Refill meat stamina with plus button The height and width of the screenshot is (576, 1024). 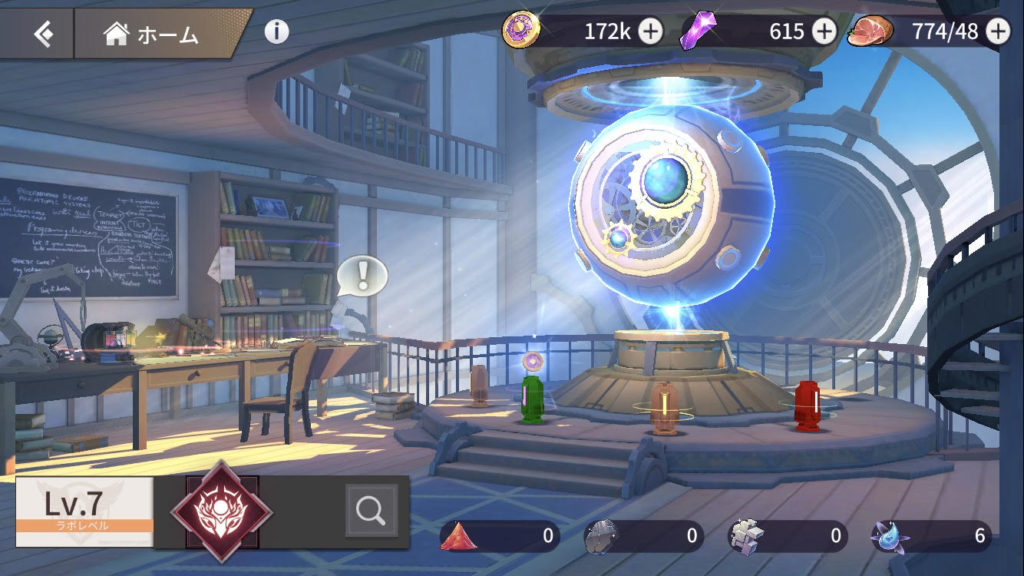[997, 31]
